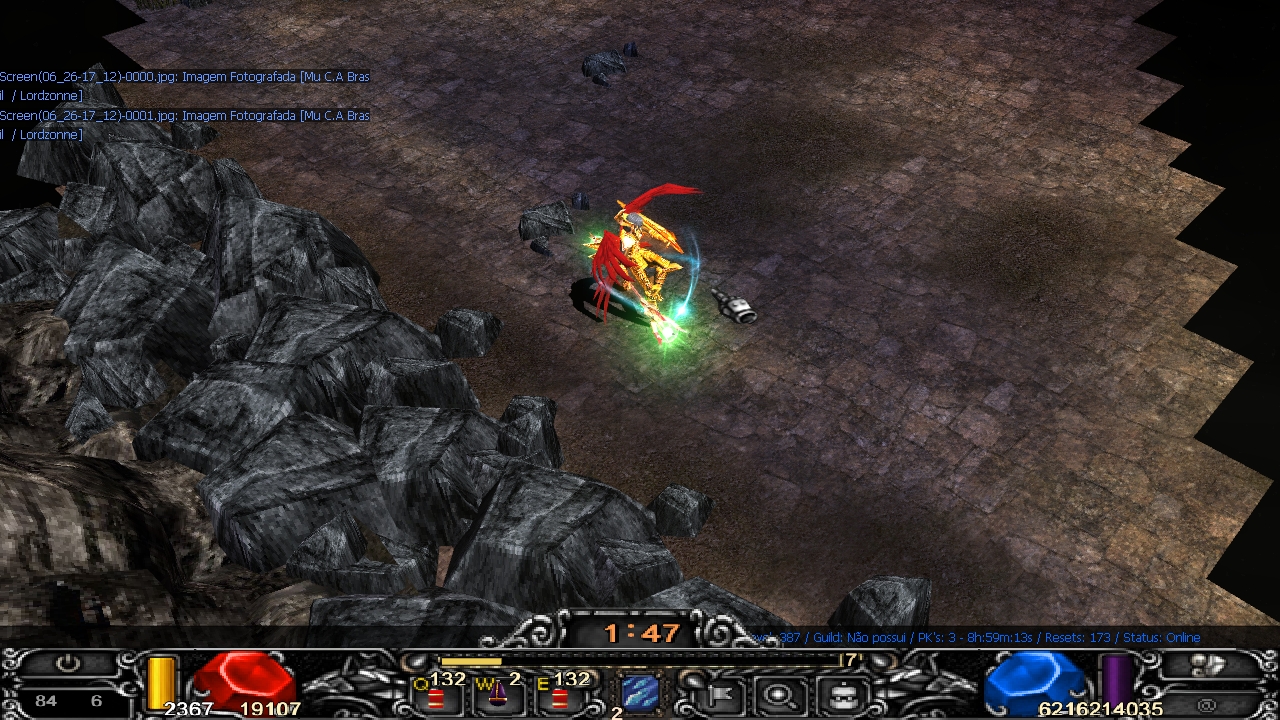This screenshot has width=1280, height=720.
Task: Use the red potion in the Q slot
Action: pyautogui.click(x=437, y=697)
